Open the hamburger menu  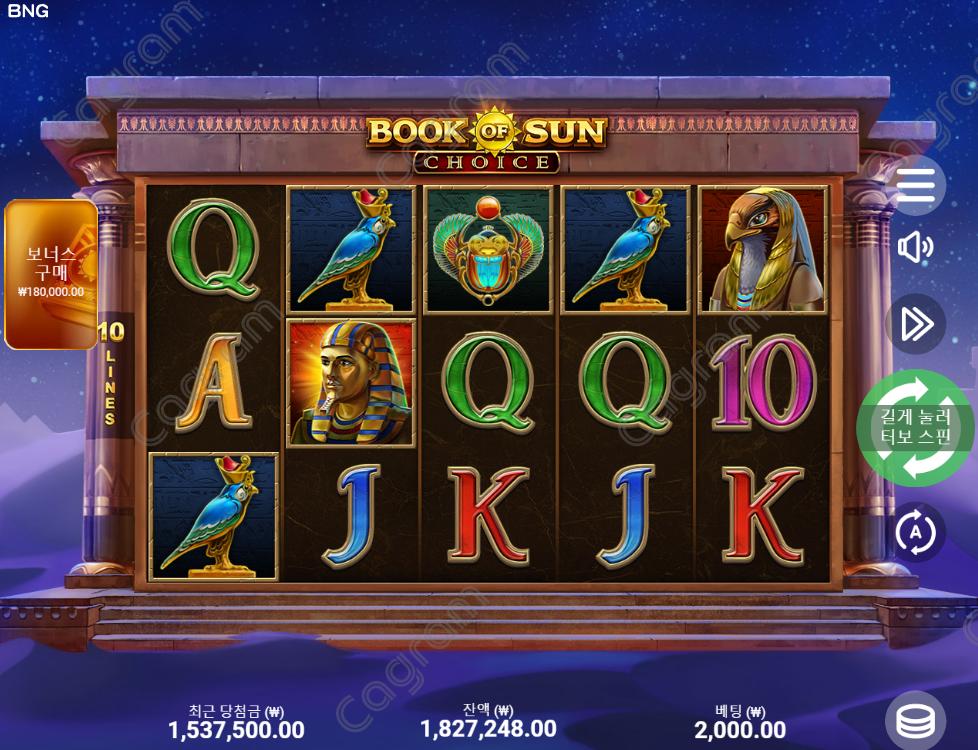915,185
